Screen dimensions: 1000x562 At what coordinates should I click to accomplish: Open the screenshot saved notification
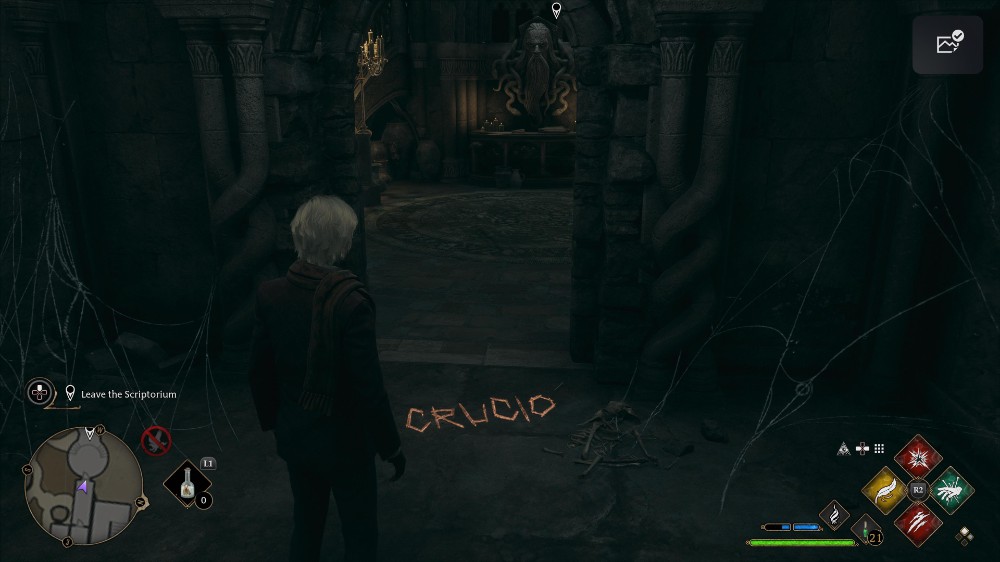pyautogui.click(x=948, y=44)
